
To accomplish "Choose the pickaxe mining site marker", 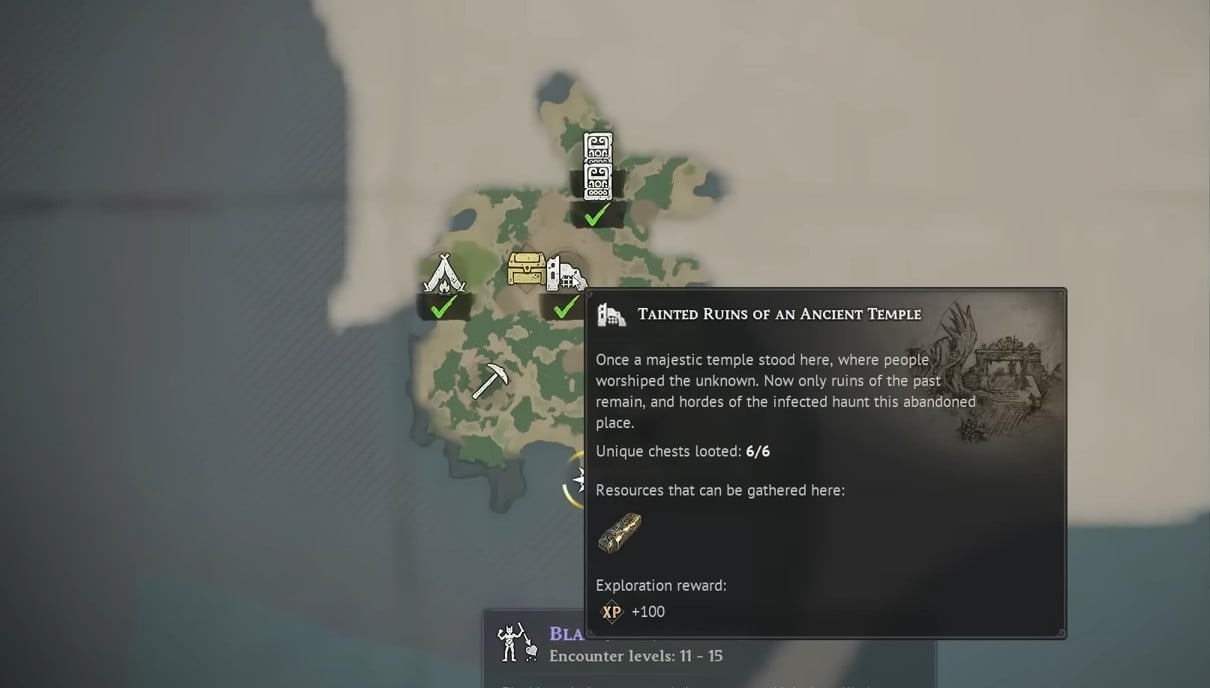I will coord(489,381).
